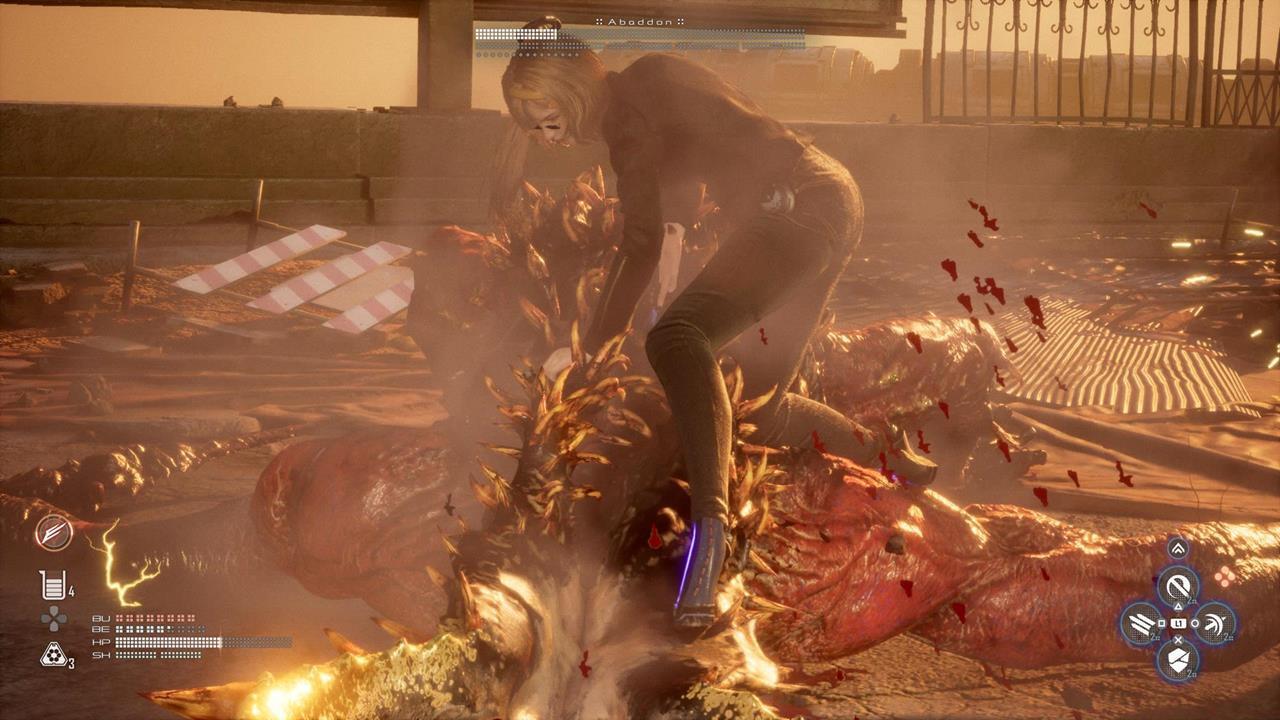Click the no-entry skill icon above the wheel
1280x720 pixels.
pyautogui.click(x=1179, y=587)
